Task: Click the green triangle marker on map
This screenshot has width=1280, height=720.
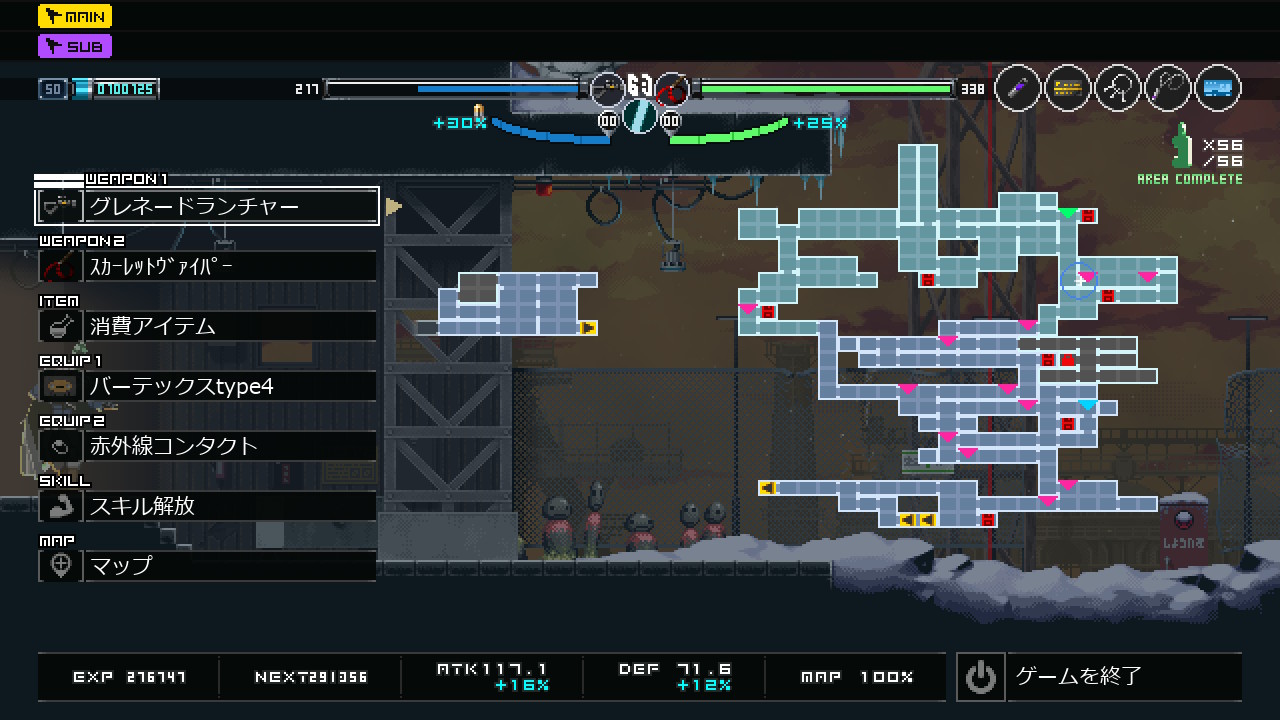Action: (1068, 213)
